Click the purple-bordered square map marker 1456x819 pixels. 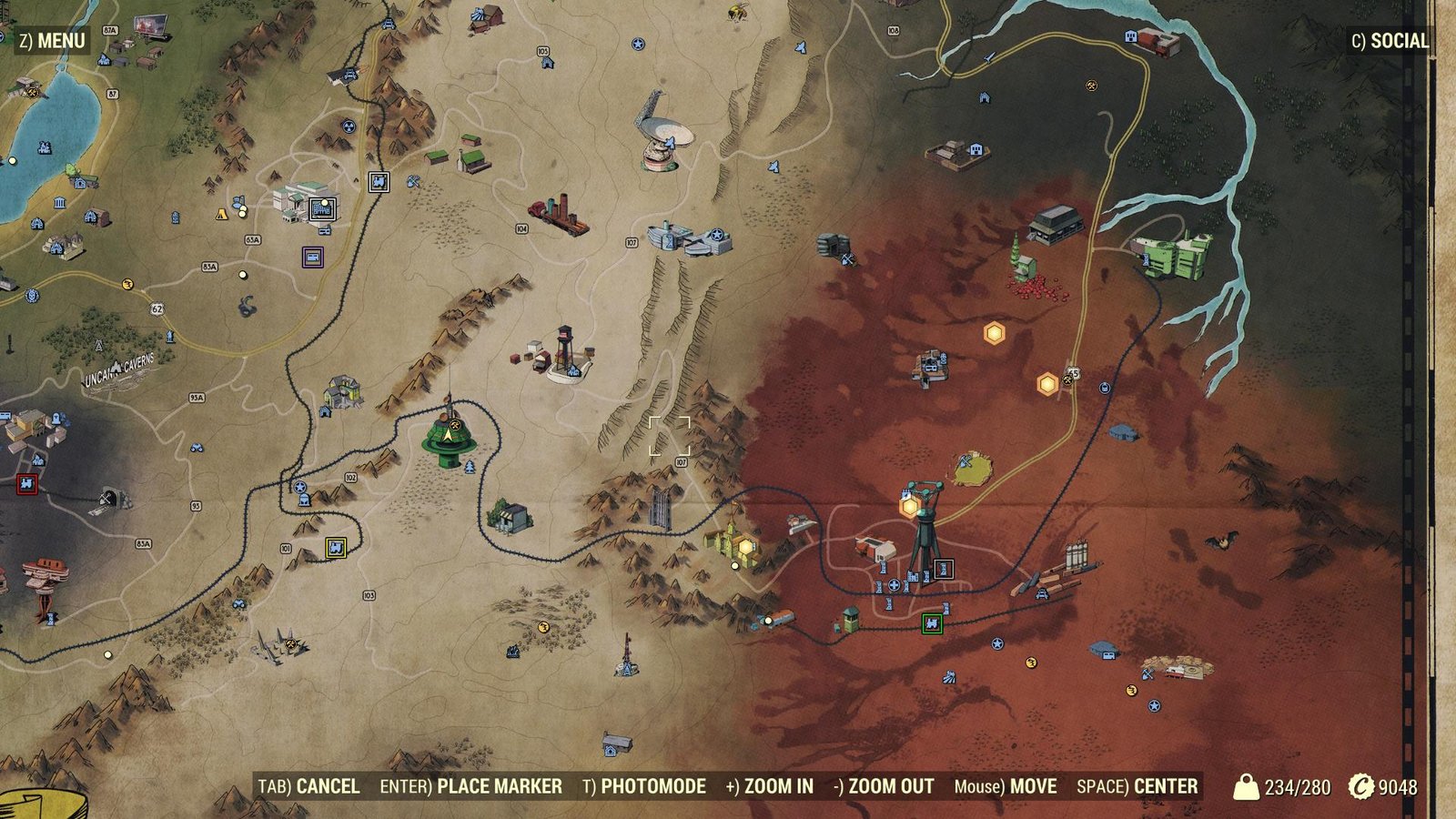click(x=313, y=258)
